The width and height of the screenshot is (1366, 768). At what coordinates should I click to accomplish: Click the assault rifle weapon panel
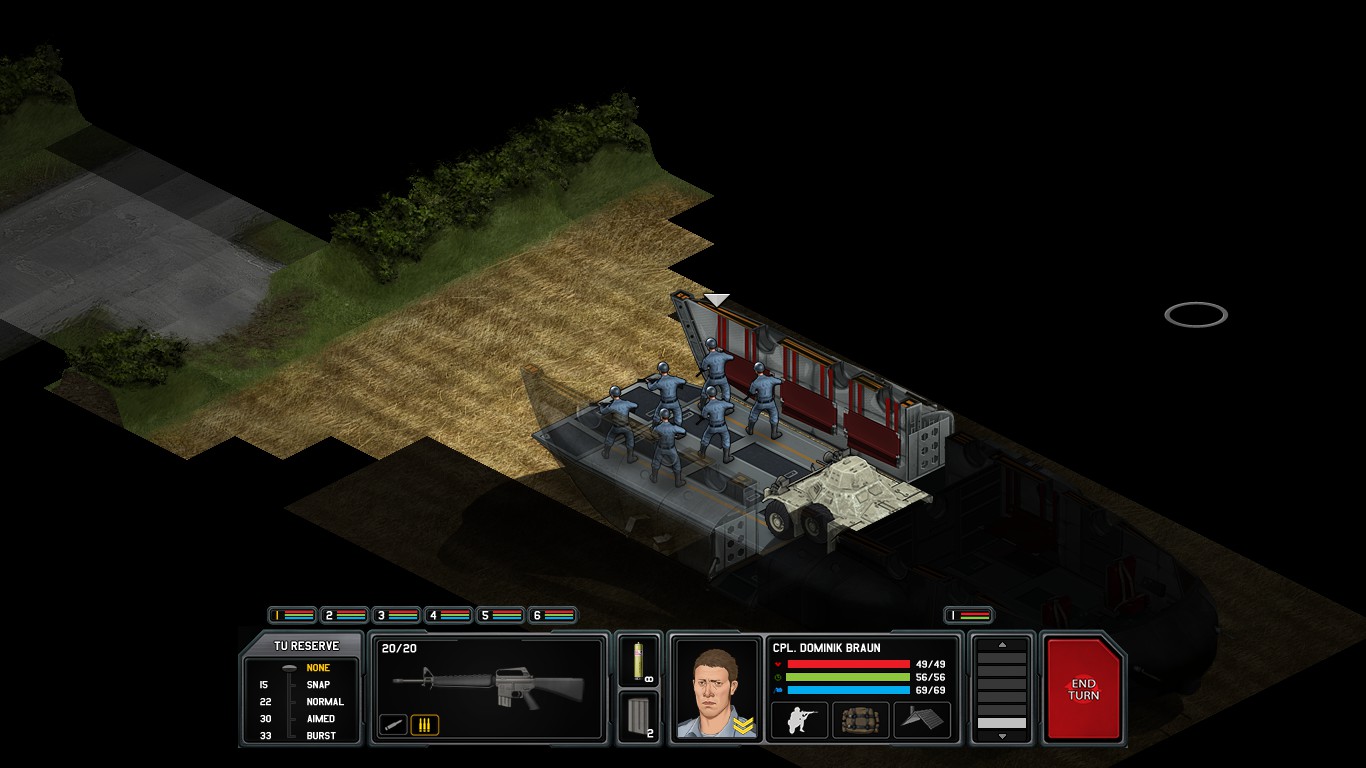point(488,686)
